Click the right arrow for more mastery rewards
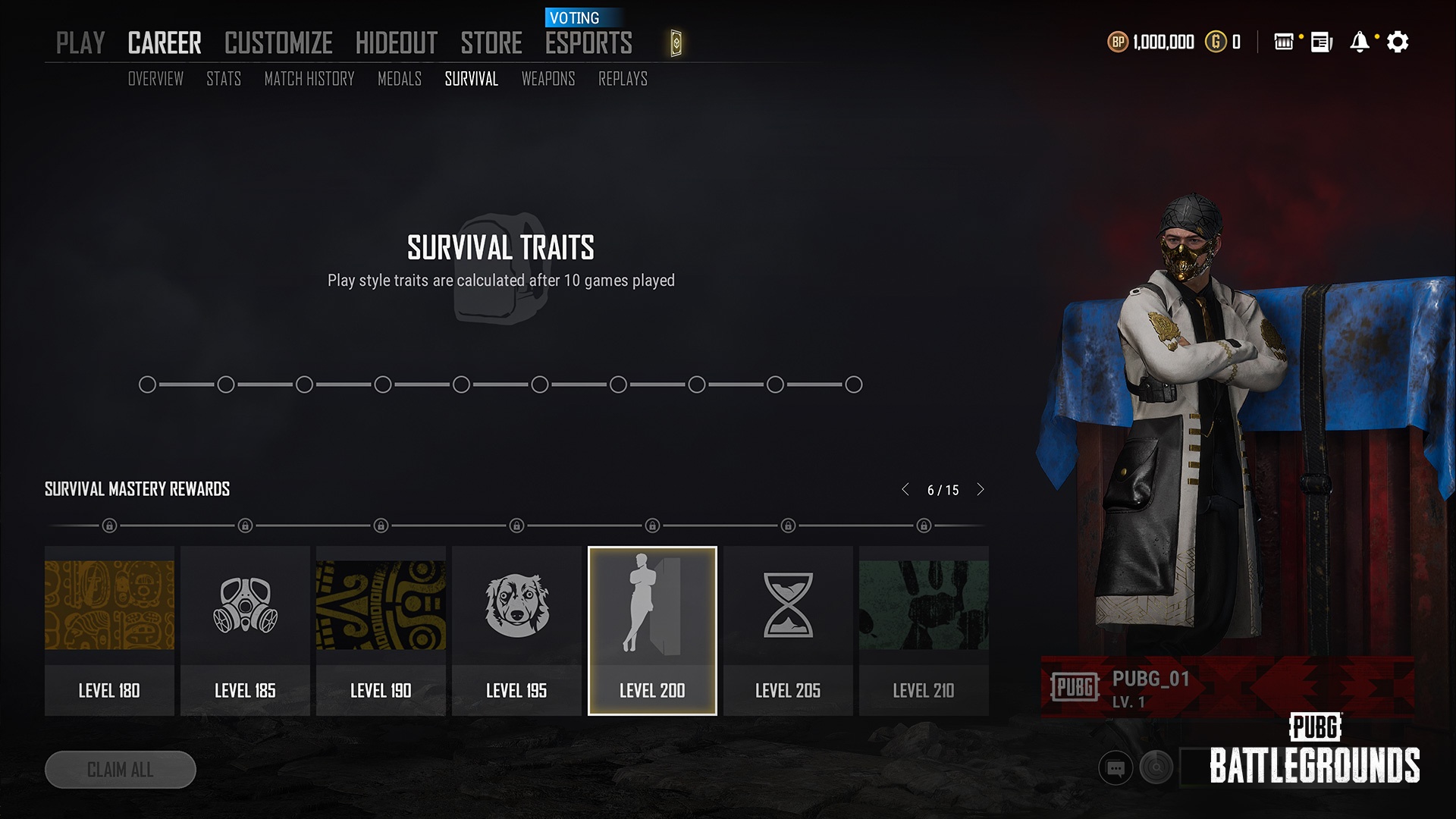This screenshot has width=1456, height=819. (x=981, y=490)
